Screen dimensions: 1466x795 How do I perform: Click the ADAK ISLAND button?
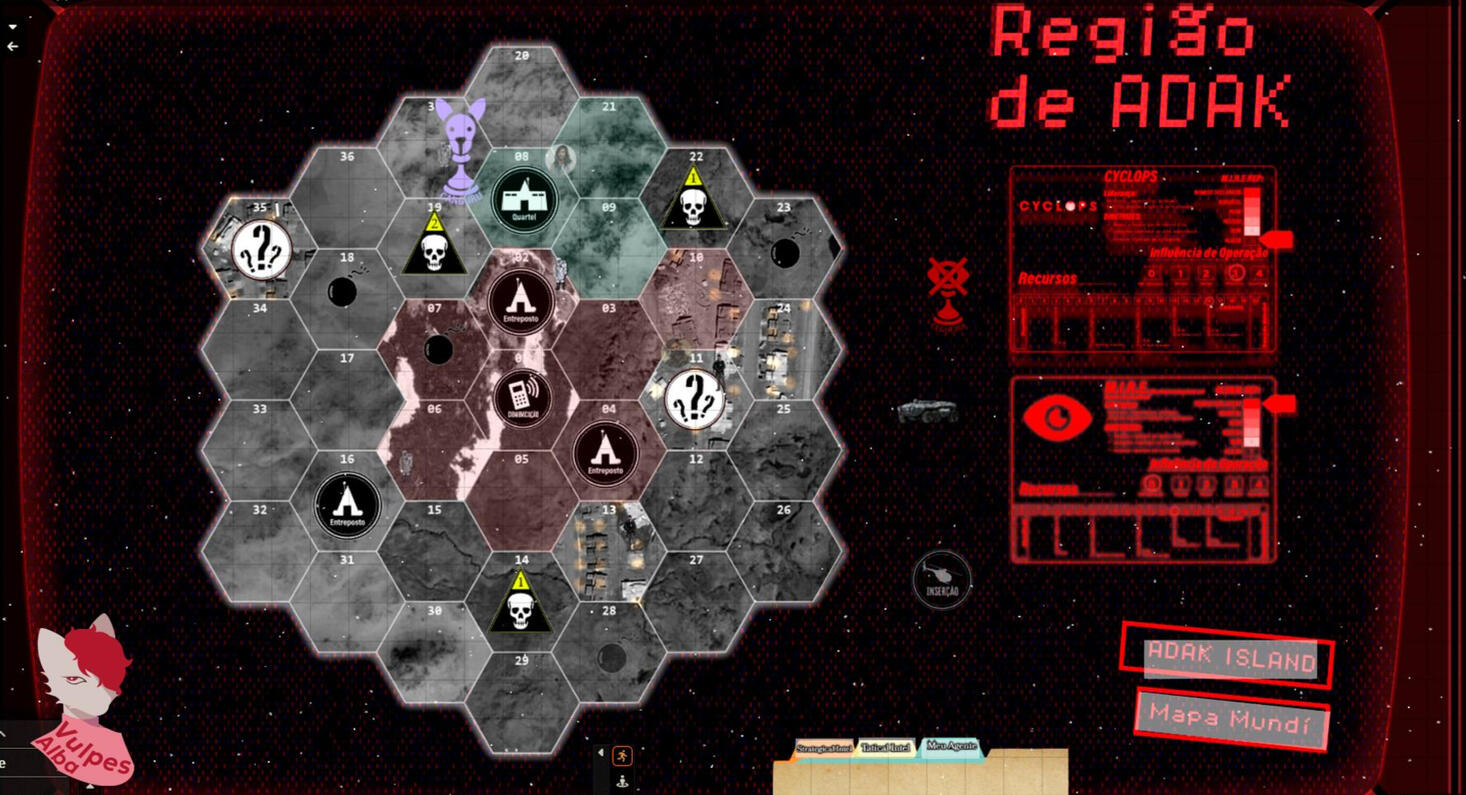point(1230,660)
